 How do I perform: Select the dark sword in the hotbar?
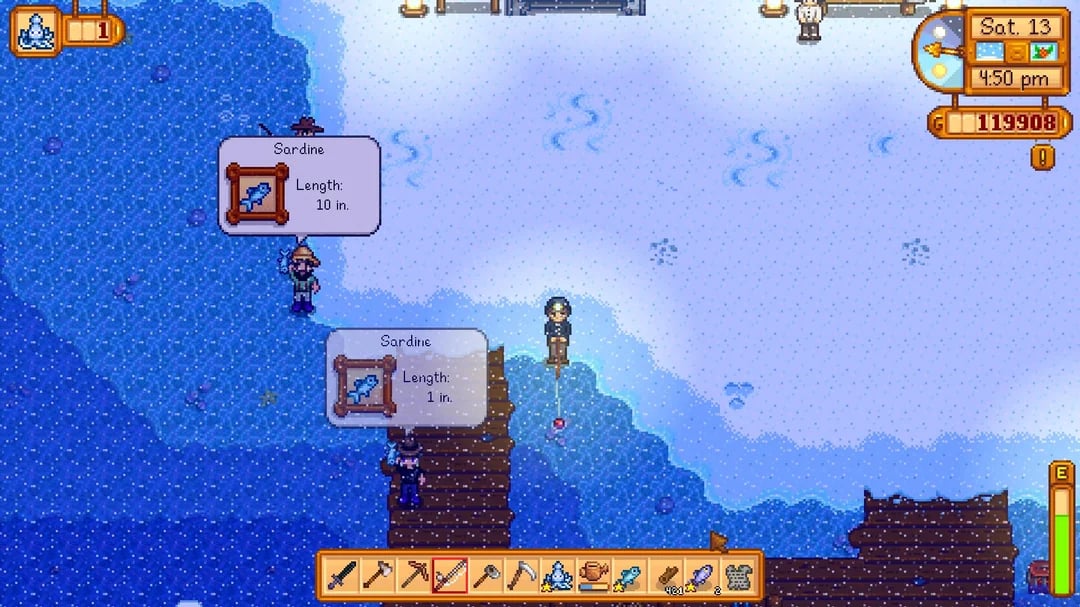tap(342, 576)
